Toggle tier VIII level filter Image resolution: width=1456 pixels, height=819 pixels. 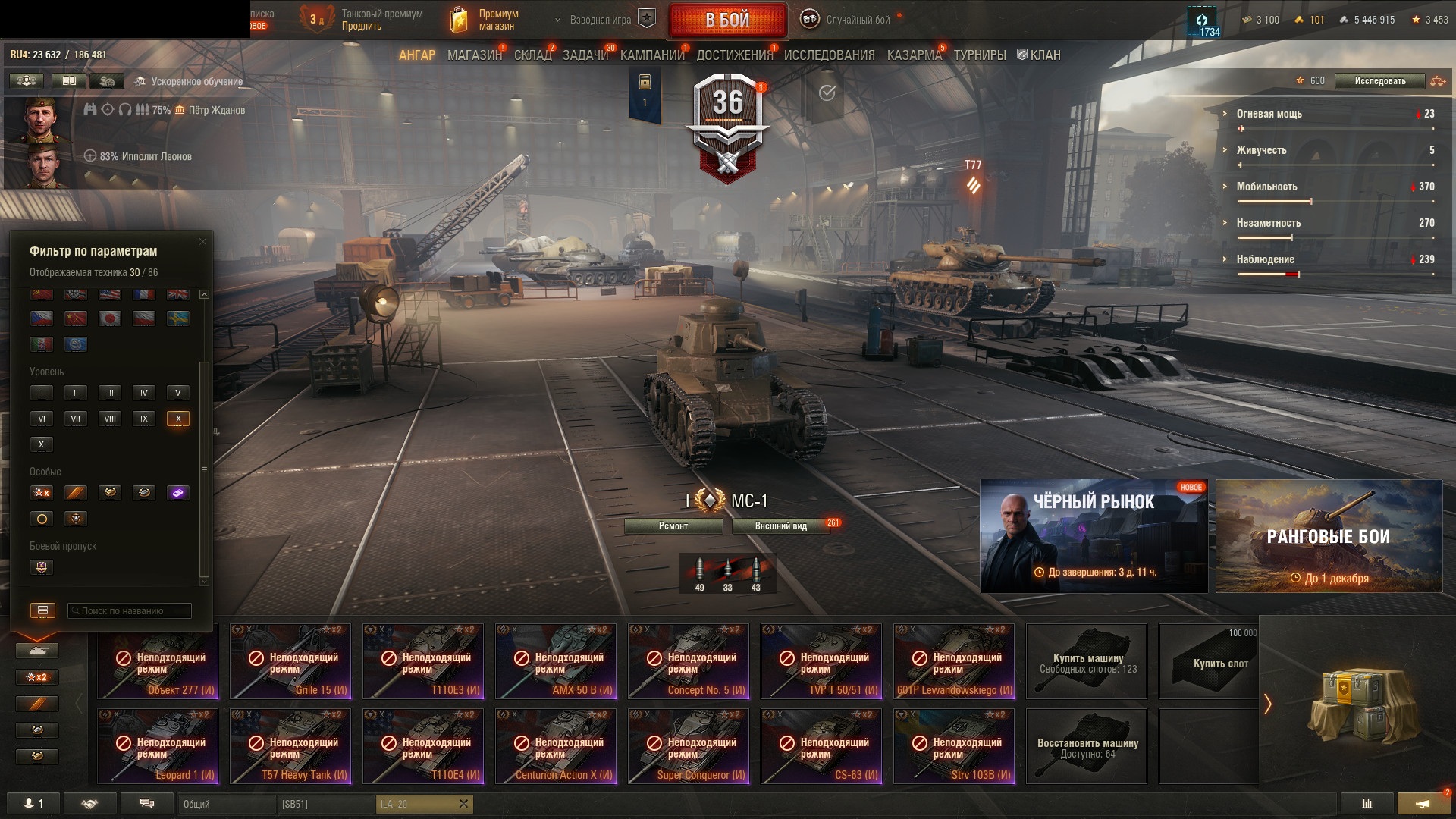tap(110, 419)
